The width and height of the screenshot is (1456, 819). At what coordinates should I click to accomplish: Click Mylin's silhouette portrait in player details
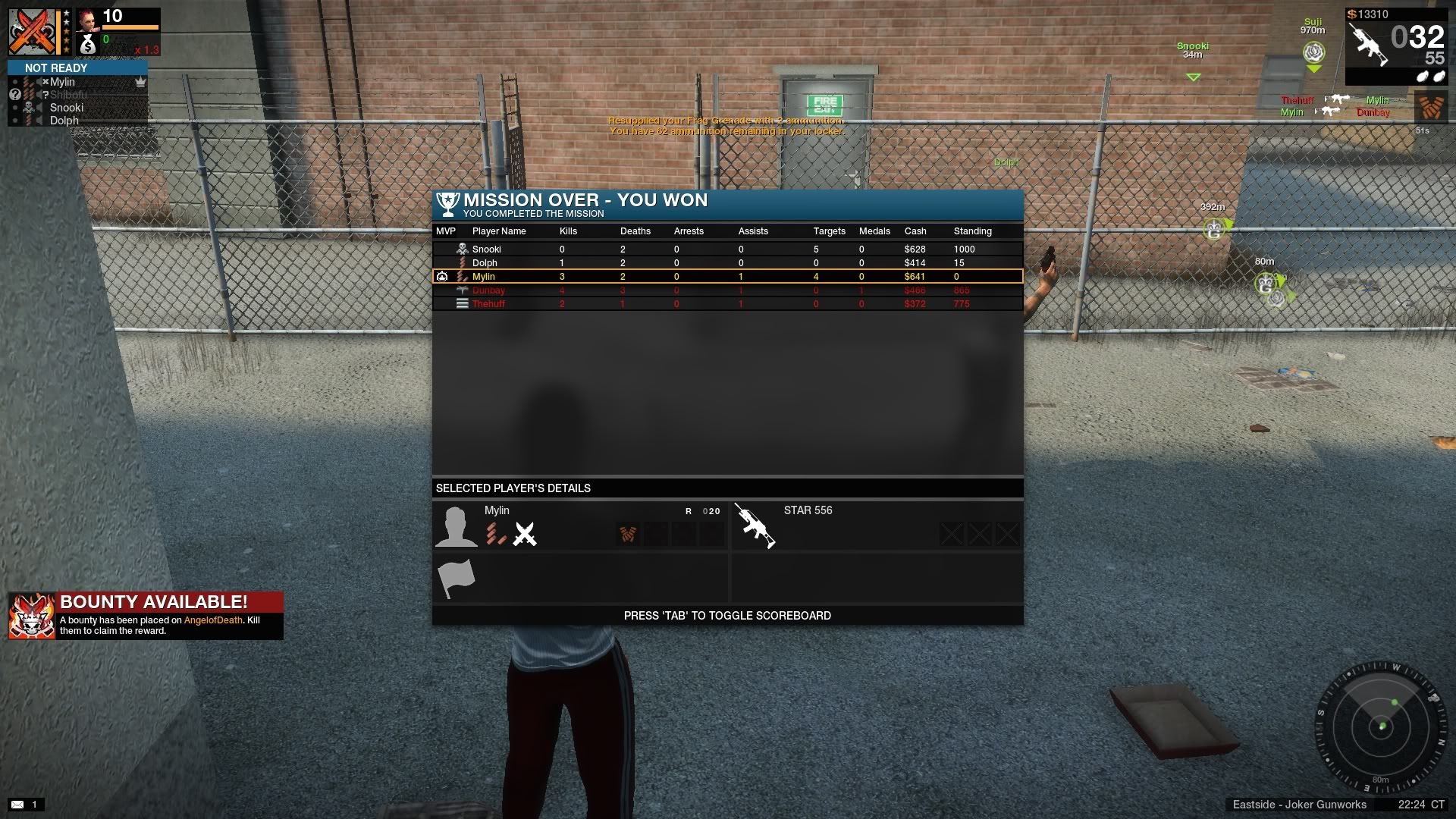(456, 526)
